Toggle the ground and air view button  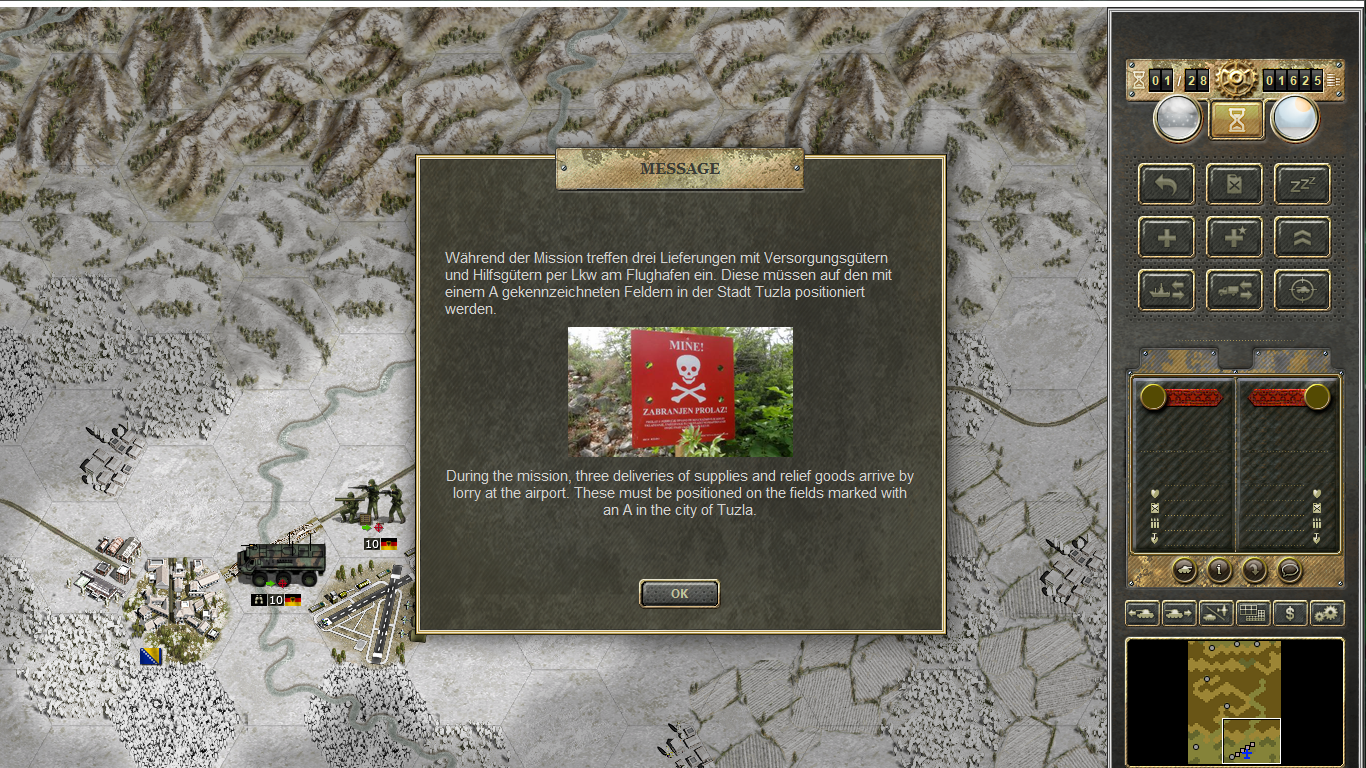pos(1215,613)
